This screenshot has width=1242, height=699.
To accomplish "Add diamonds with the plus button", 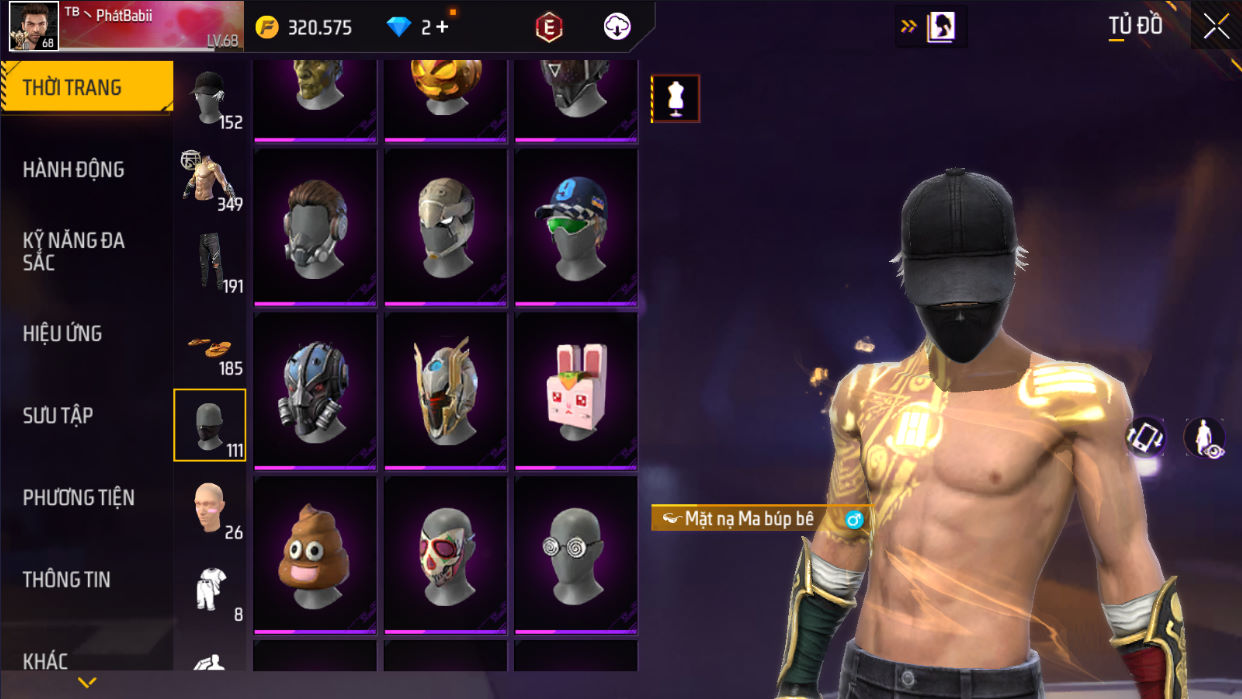I will (442, 27).
